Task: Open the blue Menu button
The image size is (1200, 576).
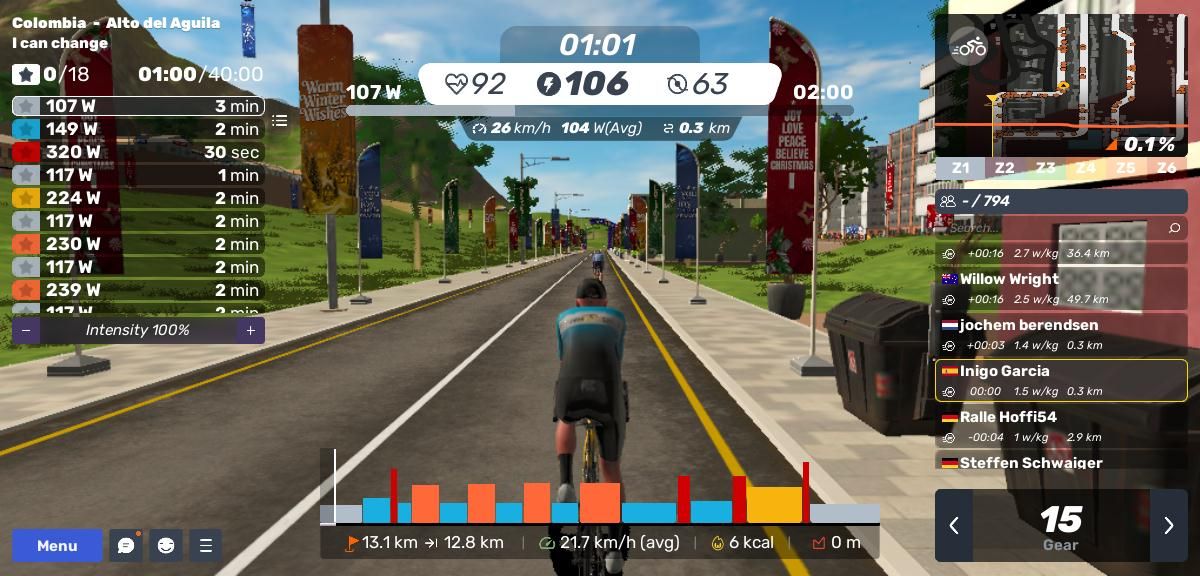Action: click(57, 545)
